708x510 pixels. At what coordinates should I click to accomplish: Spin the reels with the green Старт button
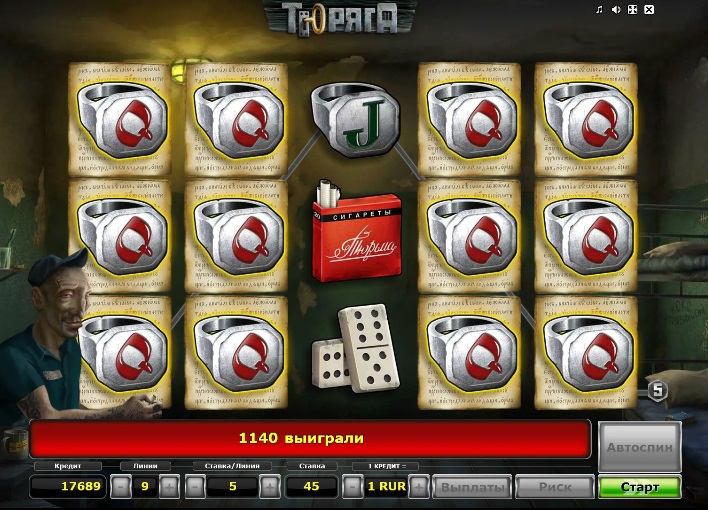[639, 487]
